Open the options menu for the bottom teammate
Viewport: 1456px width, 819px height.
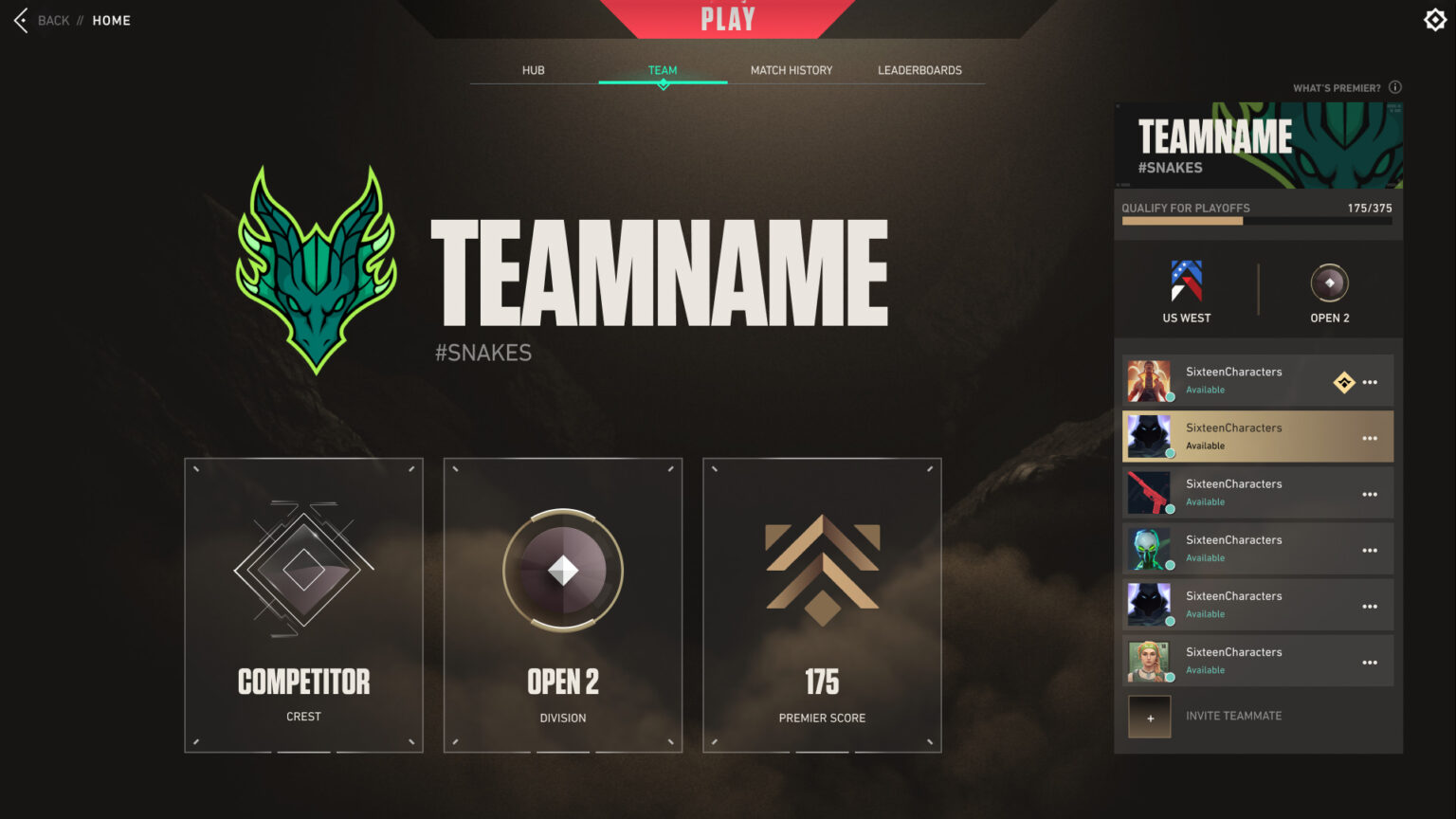[1370, 661]
